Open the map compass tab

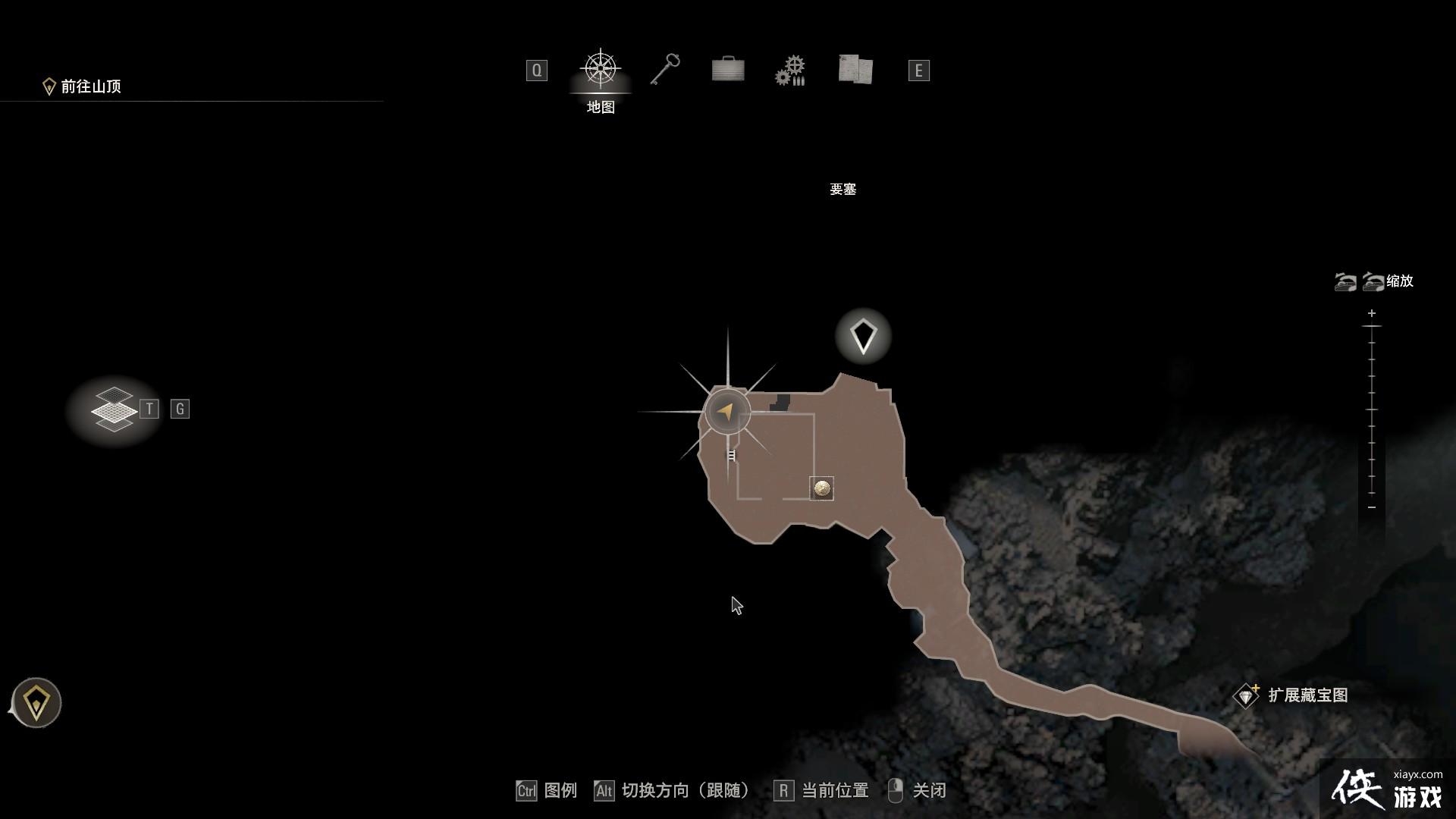pos(601,69)
